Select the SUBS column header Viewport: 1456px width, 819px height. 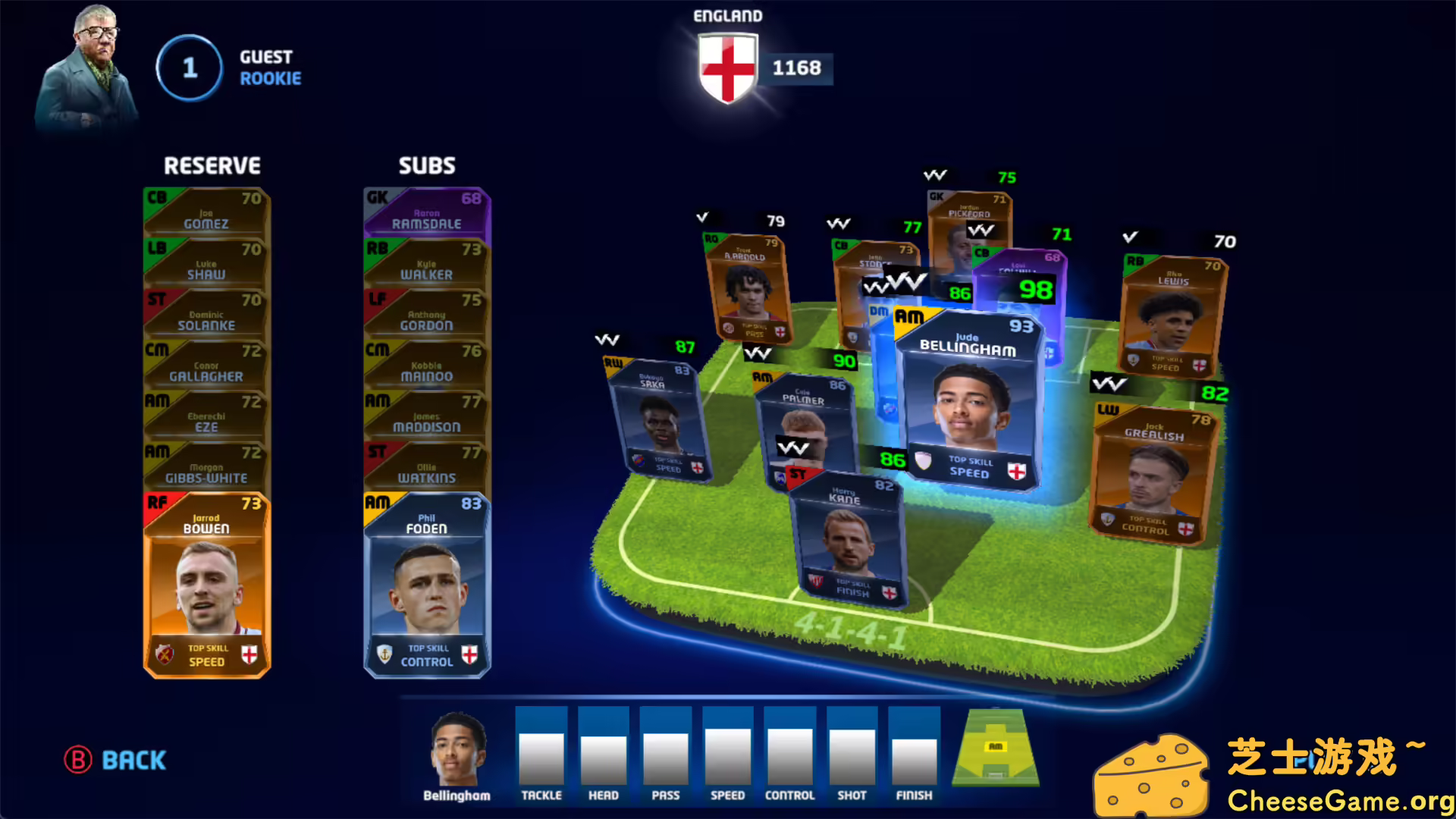tap(427, 165)
